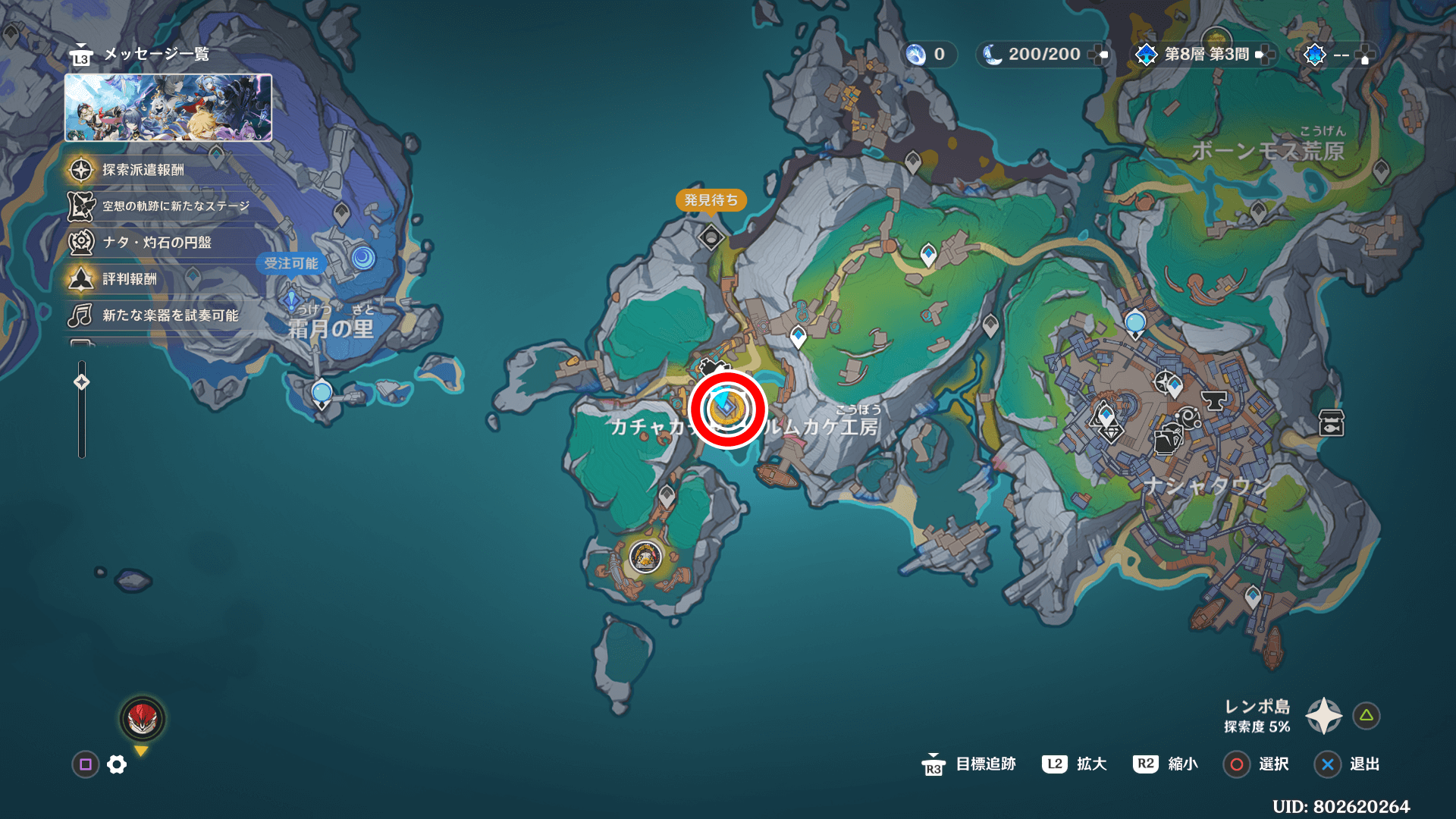Choose ナタ・灼石の円盤 message entry
The height and width of the screenshot is (819, 1456).
click(x=157, y=243)
